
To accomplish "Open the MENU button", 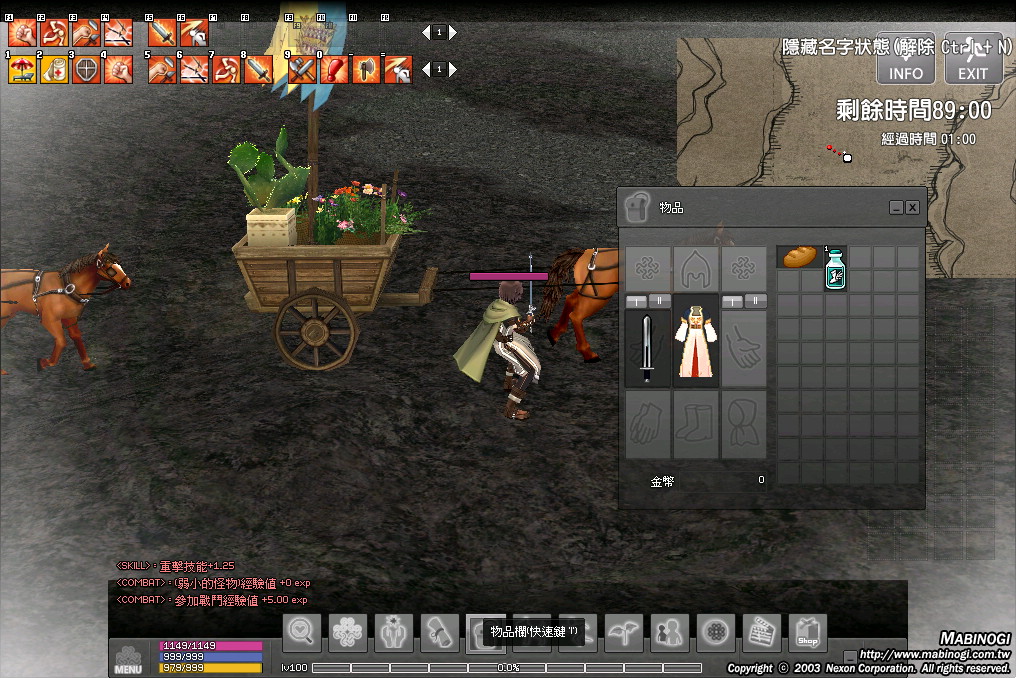I will pos(128,656).
